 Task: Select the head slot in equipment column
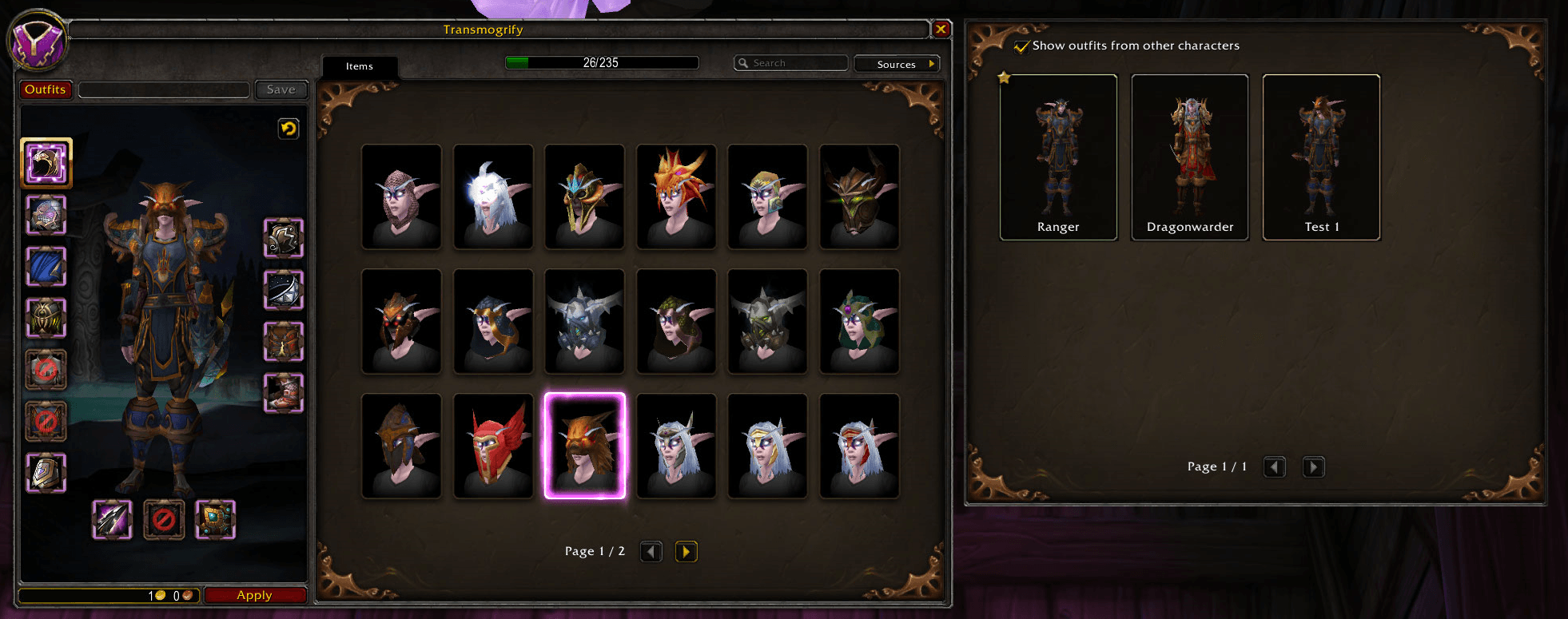click(x=46, y=163)
